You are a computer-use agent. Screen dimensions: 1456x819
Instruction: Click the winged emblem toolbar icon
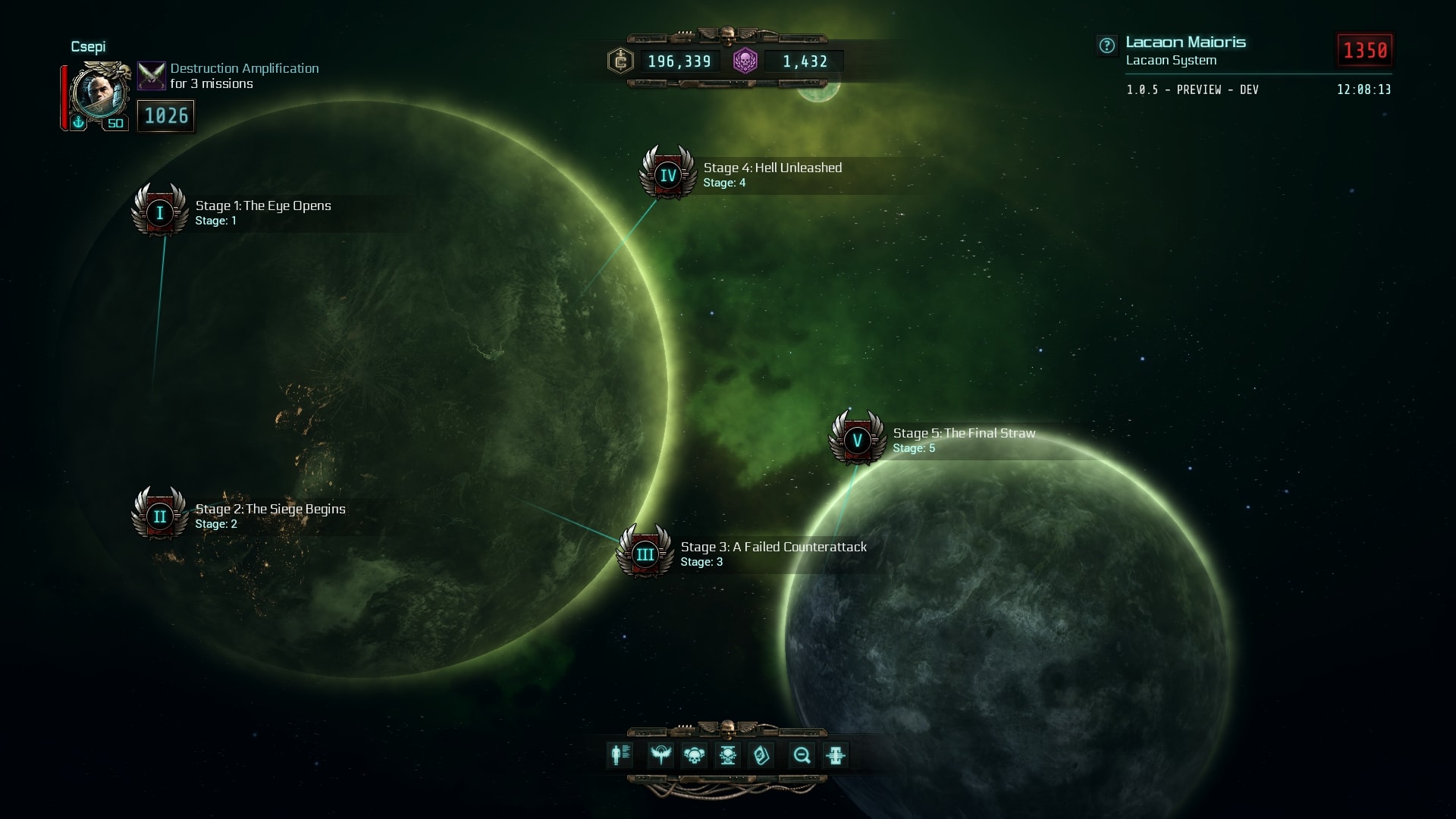tap(661, 755)
